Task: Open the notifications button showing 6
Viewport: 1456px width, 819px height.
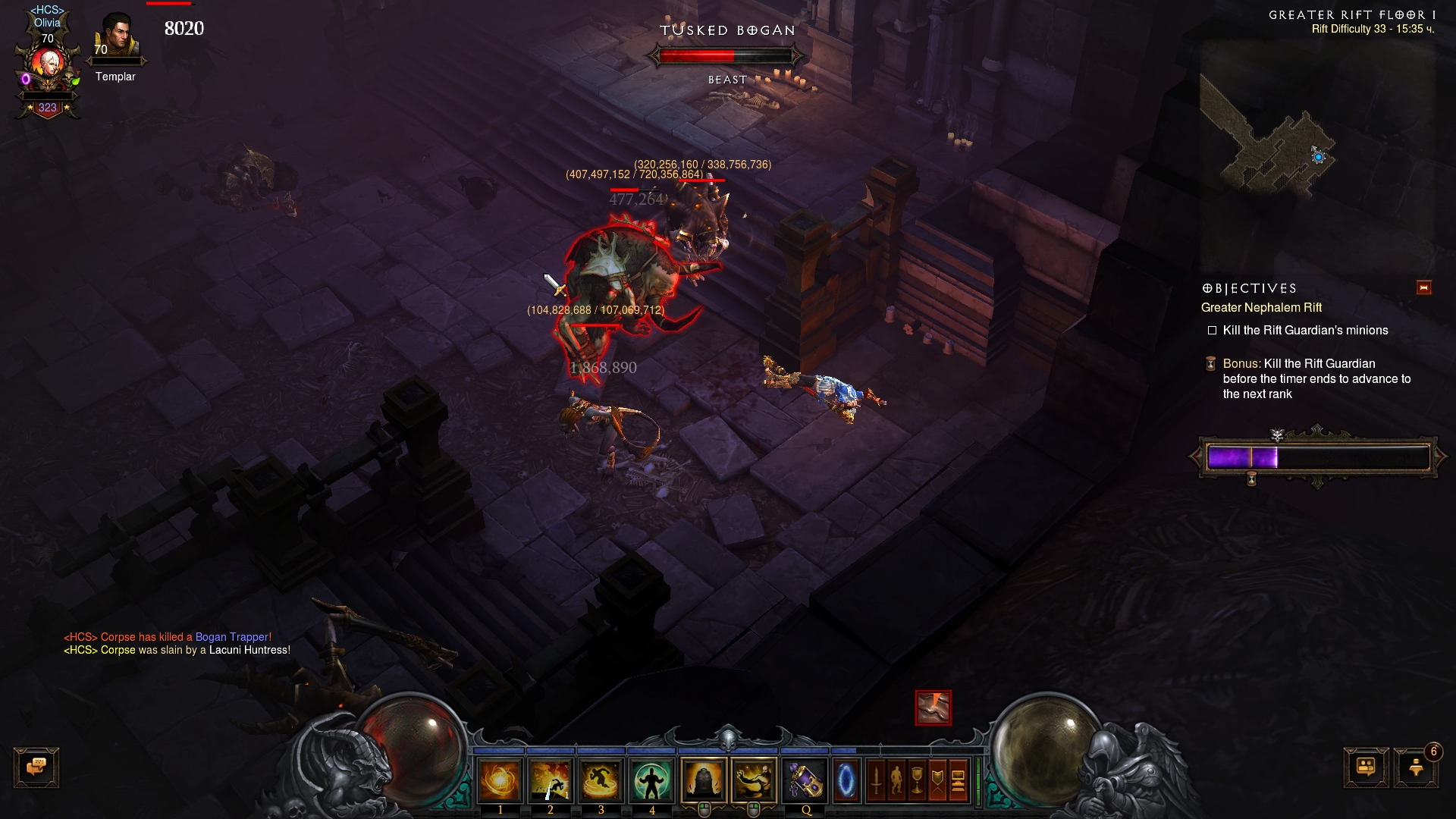Action: [1416, 767]
